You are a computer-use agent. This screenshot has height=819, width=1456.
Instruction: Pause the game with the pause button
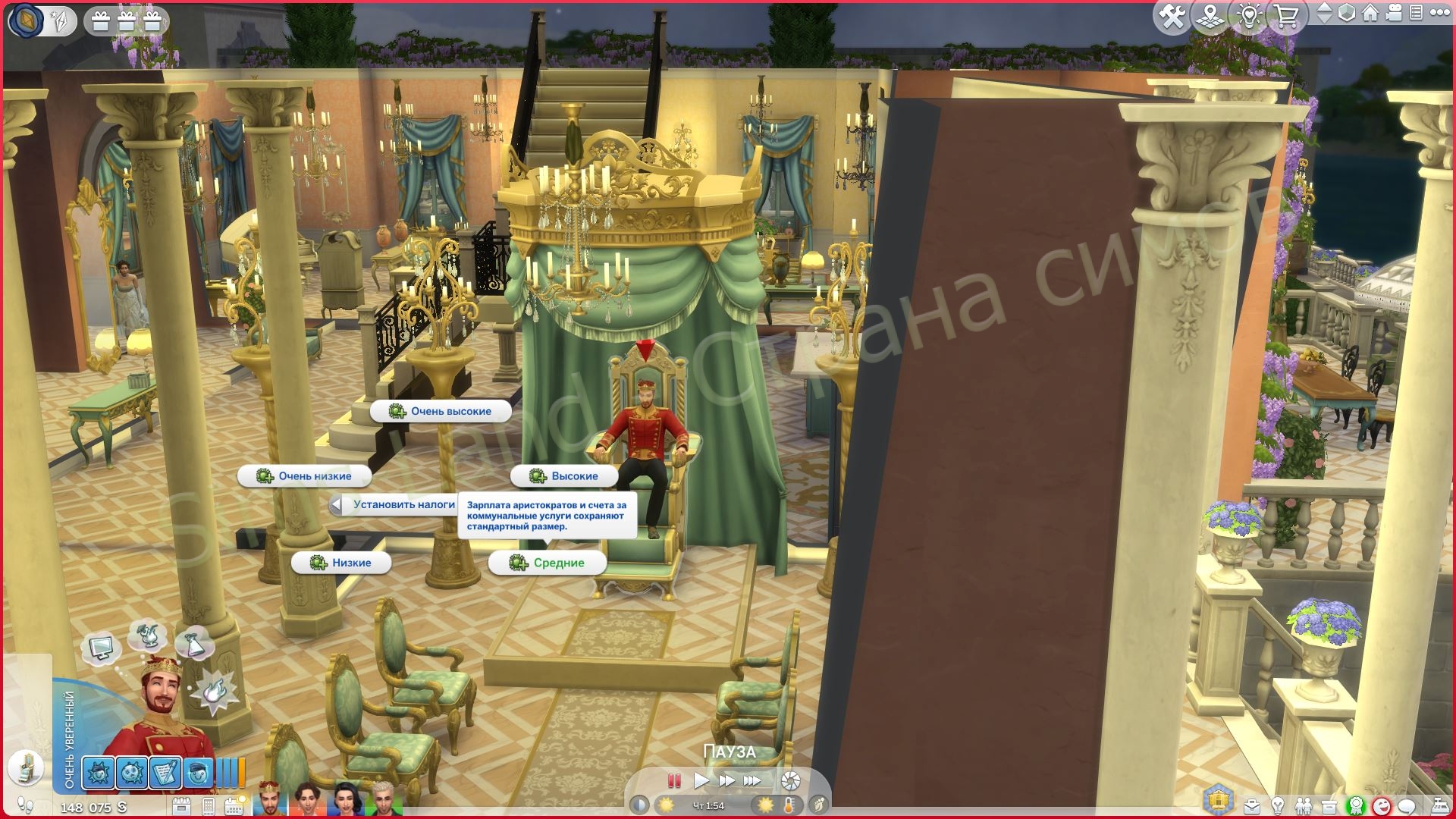pyautogui.click(x=673, y=780)
